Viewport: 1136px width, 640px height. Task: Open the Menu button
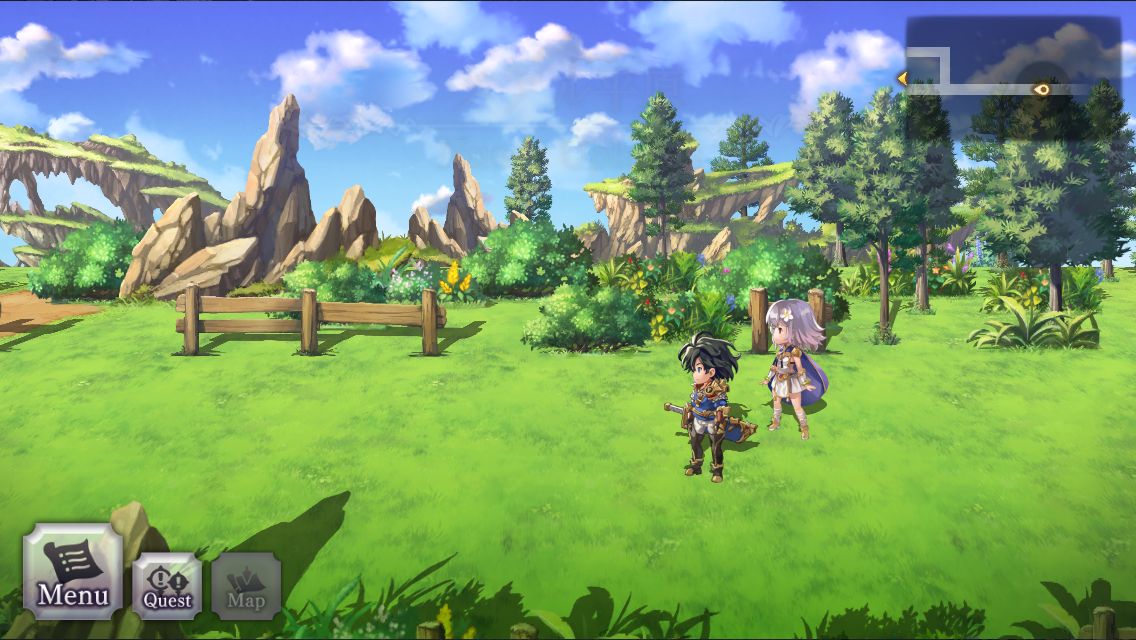tap(72, 572)
